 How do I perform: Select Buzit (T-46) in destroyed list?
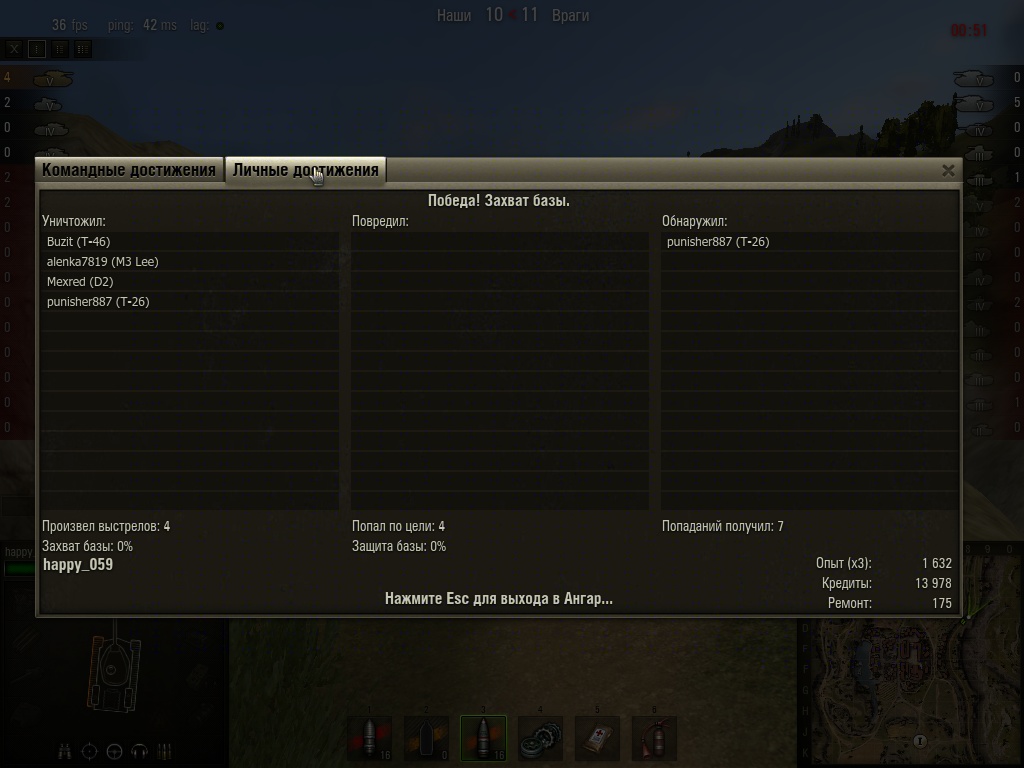pos(79,242)
